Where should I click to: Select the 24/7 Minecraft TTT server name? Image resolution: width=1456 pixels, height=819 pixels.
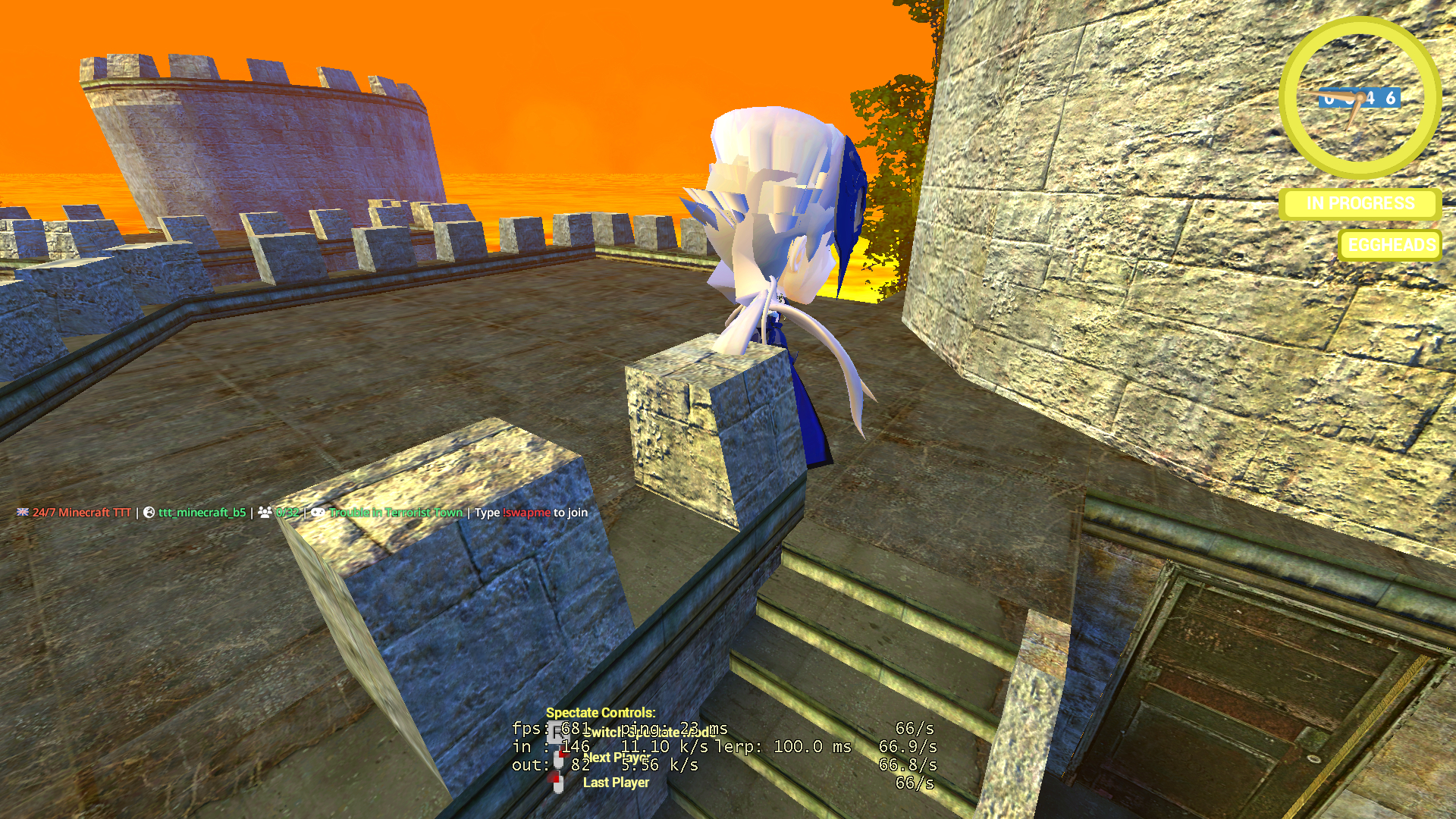pyautogui.click(x=83, y=513)
